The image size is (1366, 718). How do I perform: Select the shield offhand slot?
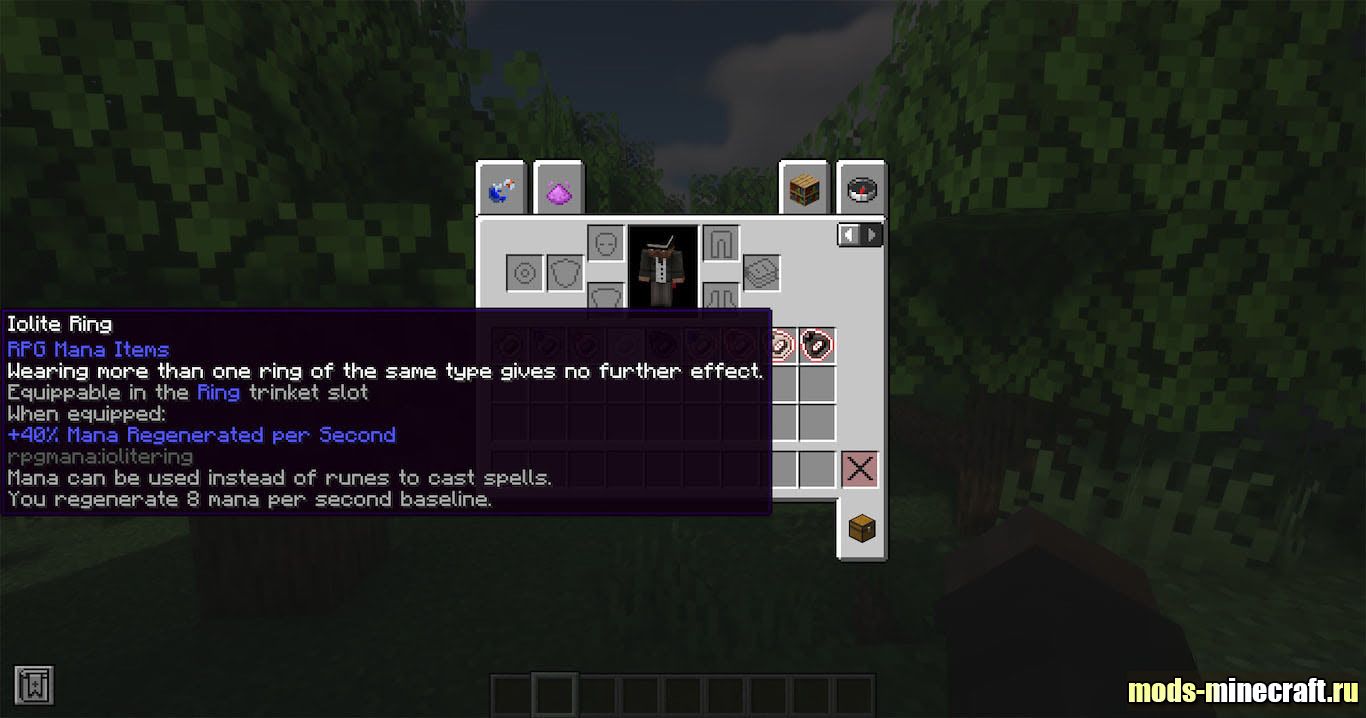coord(565,272)
